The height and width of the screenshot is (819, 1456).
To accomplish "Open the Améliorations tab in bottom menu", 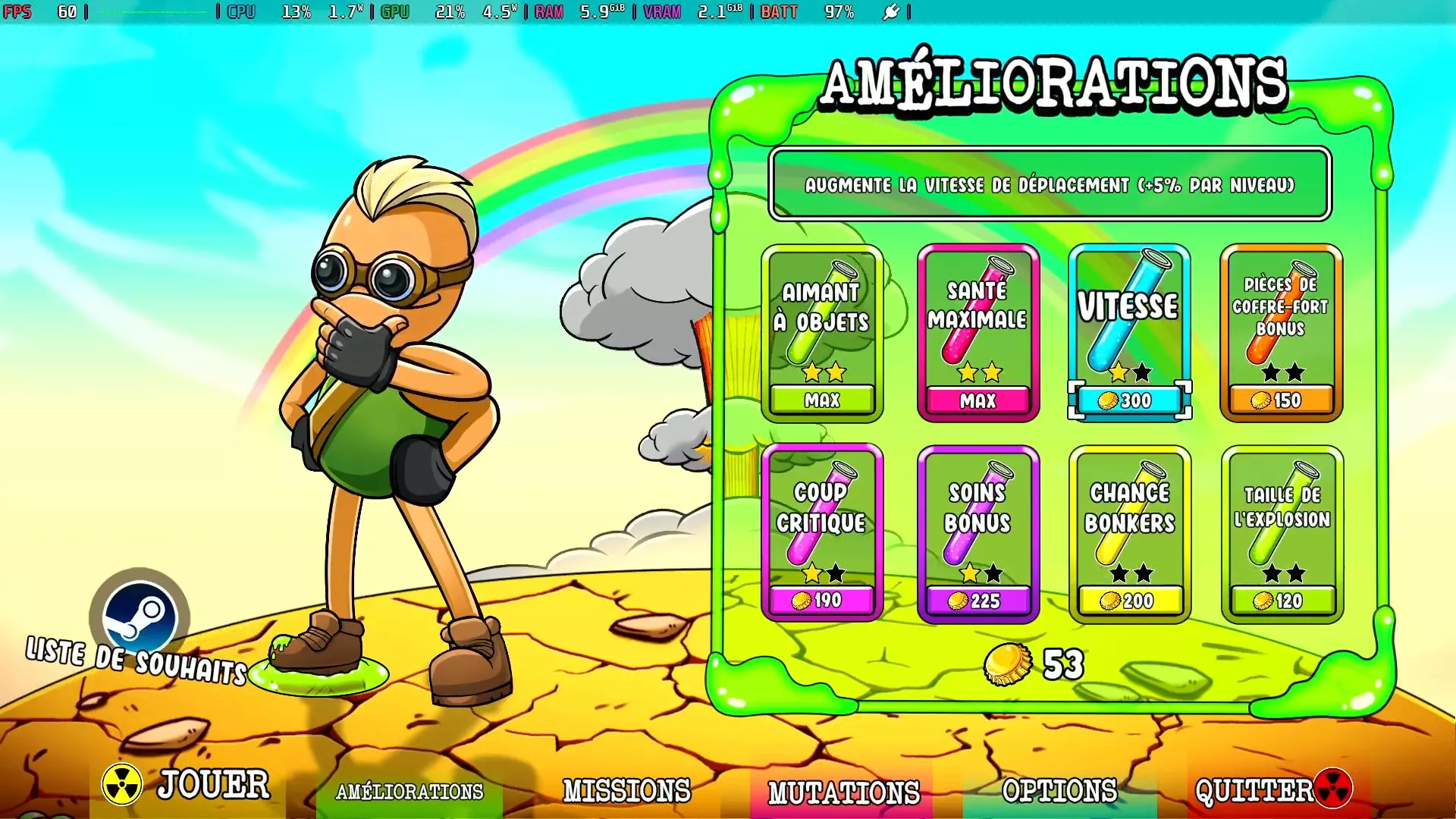I will pos(409,792).
